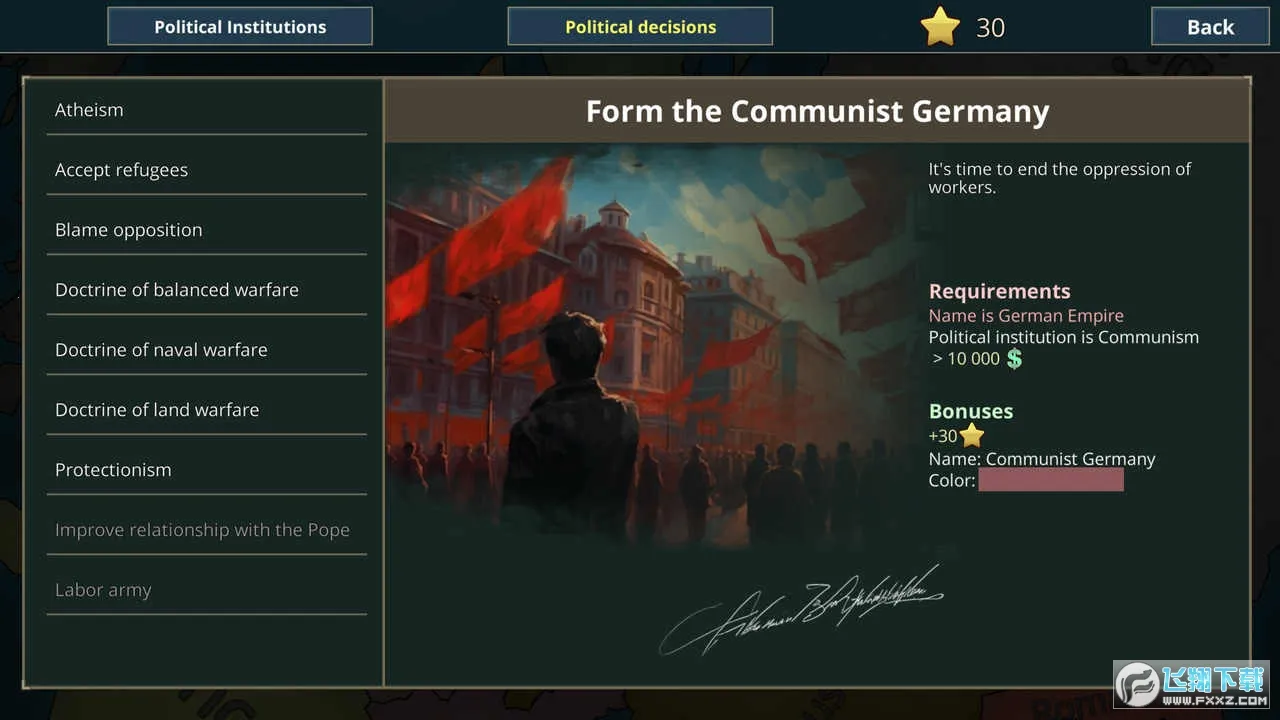The height and width of the screenshot is (720, 1280).
Task: View the Protectionism decision
Action: pos(206,470)
